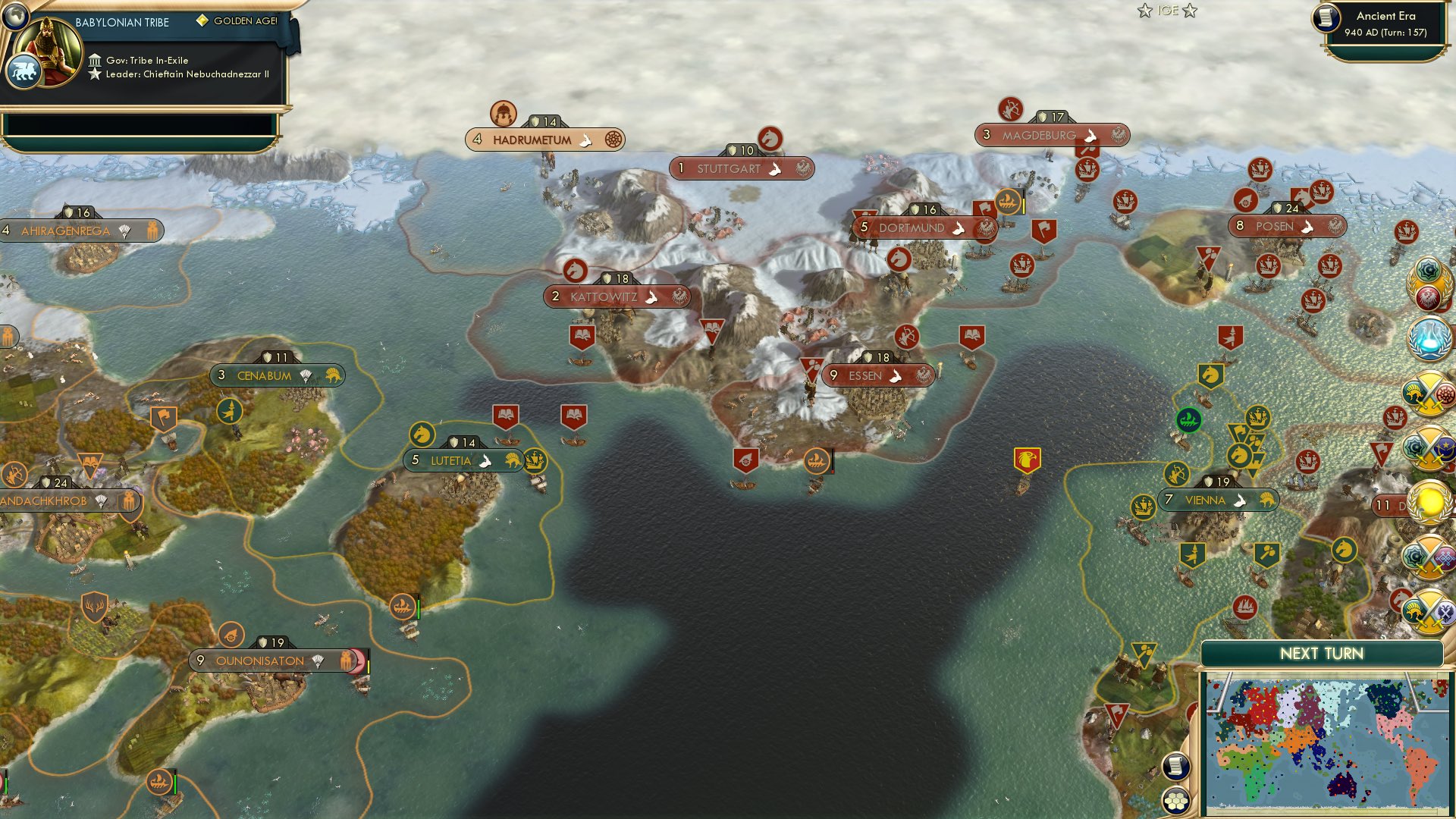1456x819 pixels.
Task: Open the Ingame Editor via the IGE label
Action: (1168, 11)
